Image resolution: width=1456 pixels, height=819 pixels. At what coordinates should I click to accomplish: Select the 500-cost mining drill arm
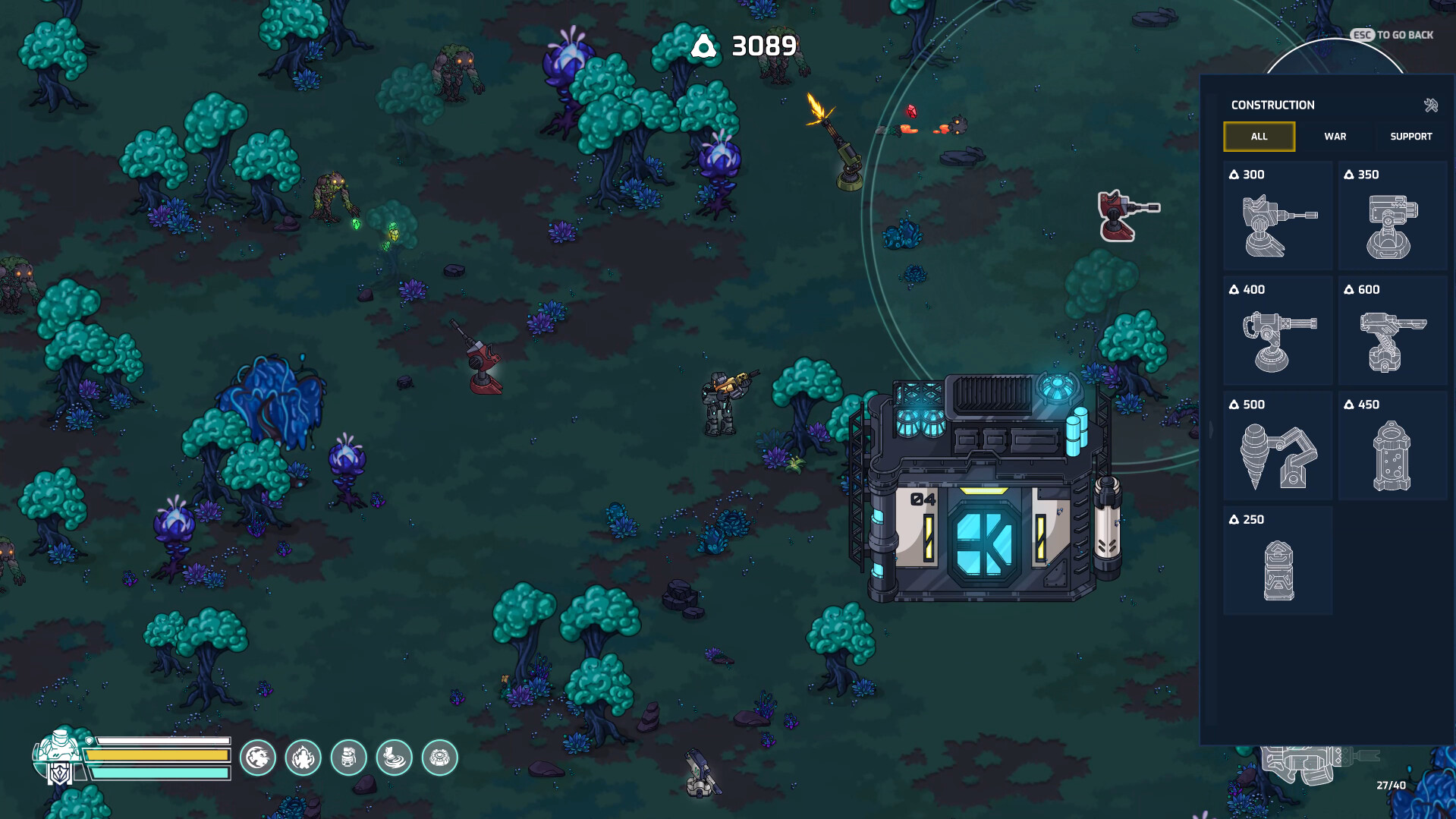[1278, 446]
